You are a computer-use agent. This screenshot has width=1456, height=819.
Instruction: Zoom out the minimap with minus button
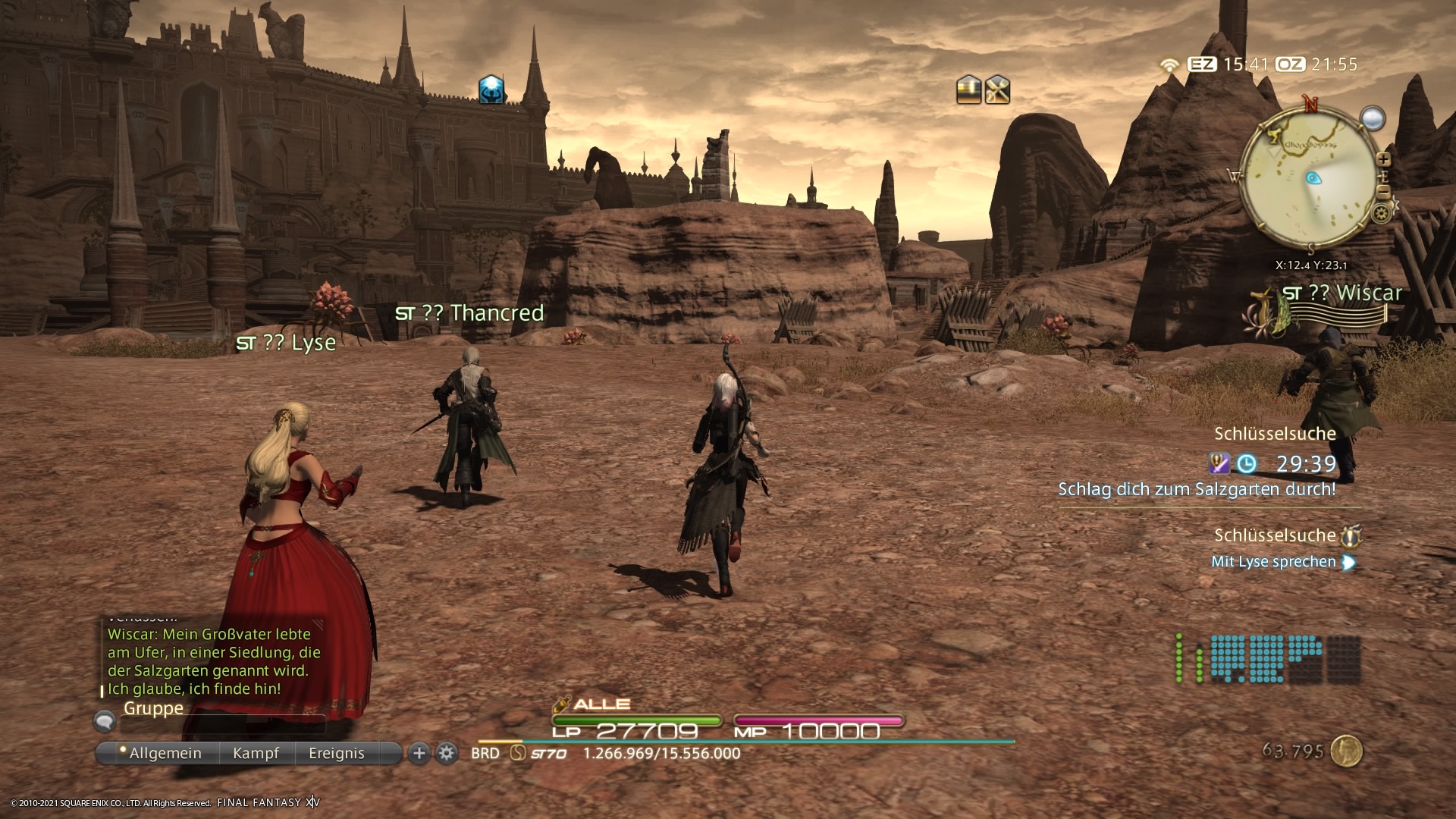click(x=1383, y=193)
